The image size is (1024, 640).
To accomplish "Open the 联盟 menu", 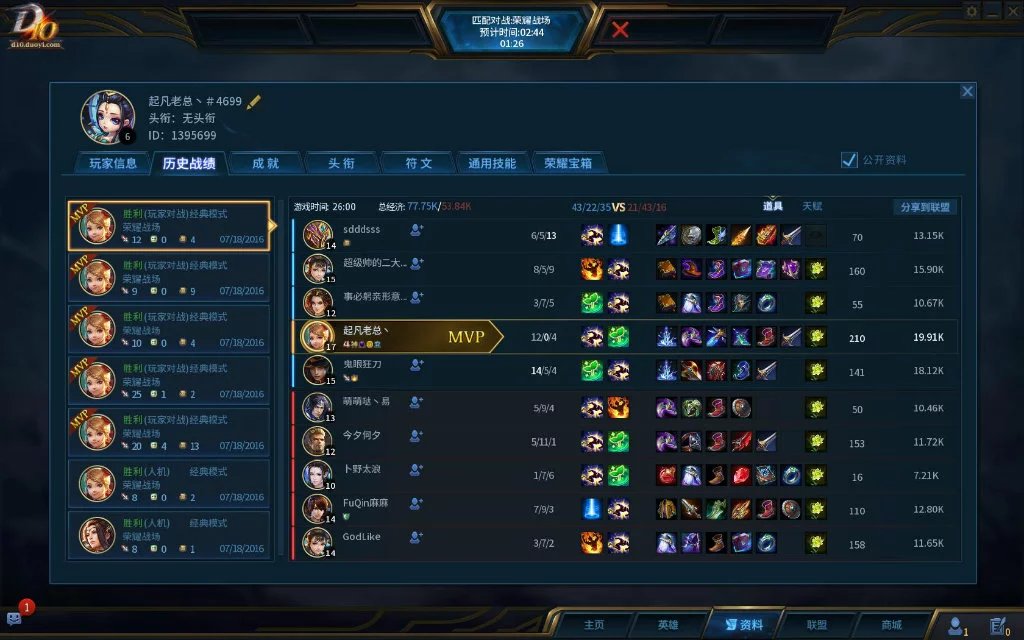I will tap(816, 625).
